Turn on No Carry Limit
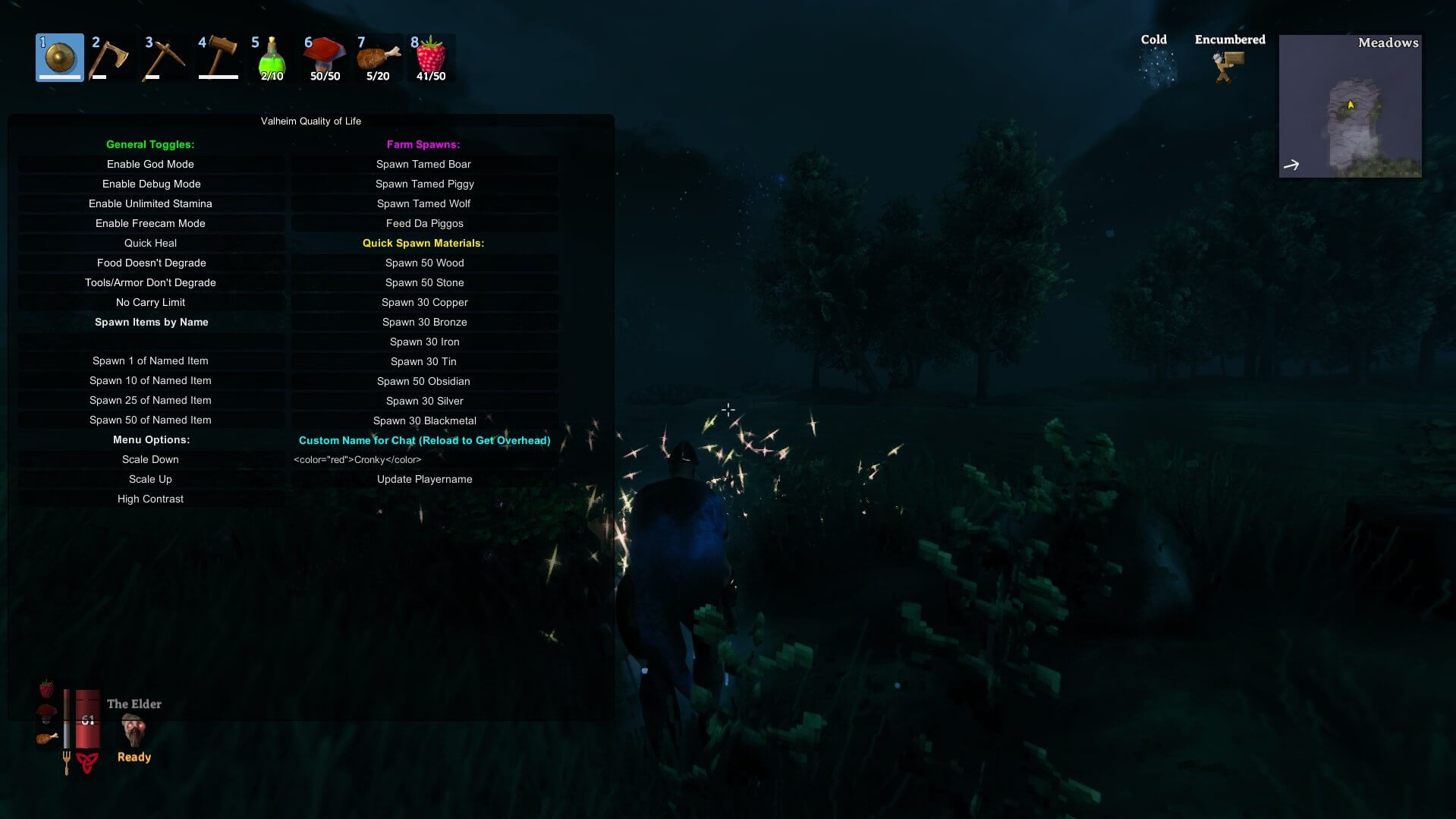The image size is (1456, 819). pos(150,302)
